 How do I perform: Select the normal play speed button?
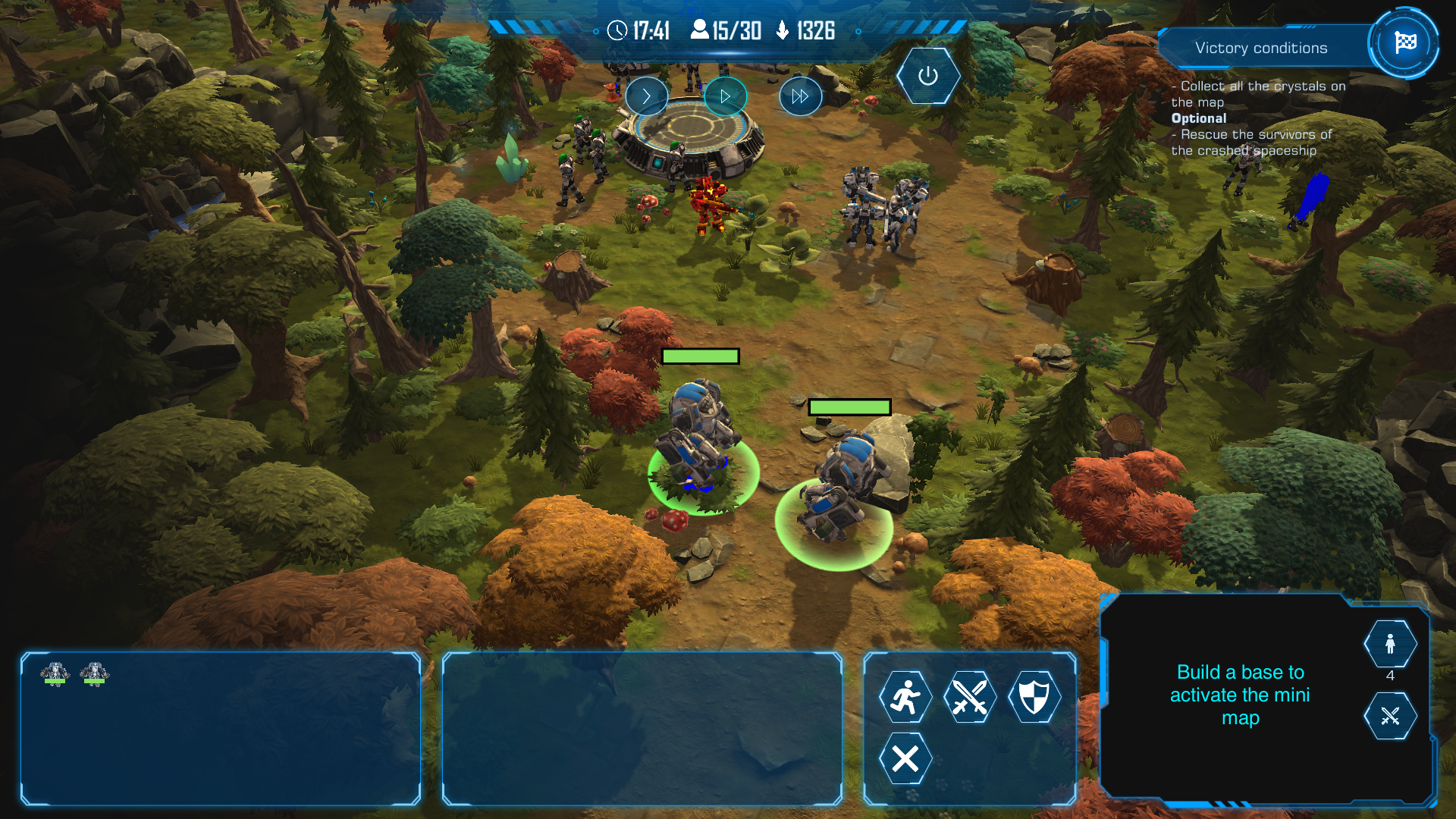(725, 96)
